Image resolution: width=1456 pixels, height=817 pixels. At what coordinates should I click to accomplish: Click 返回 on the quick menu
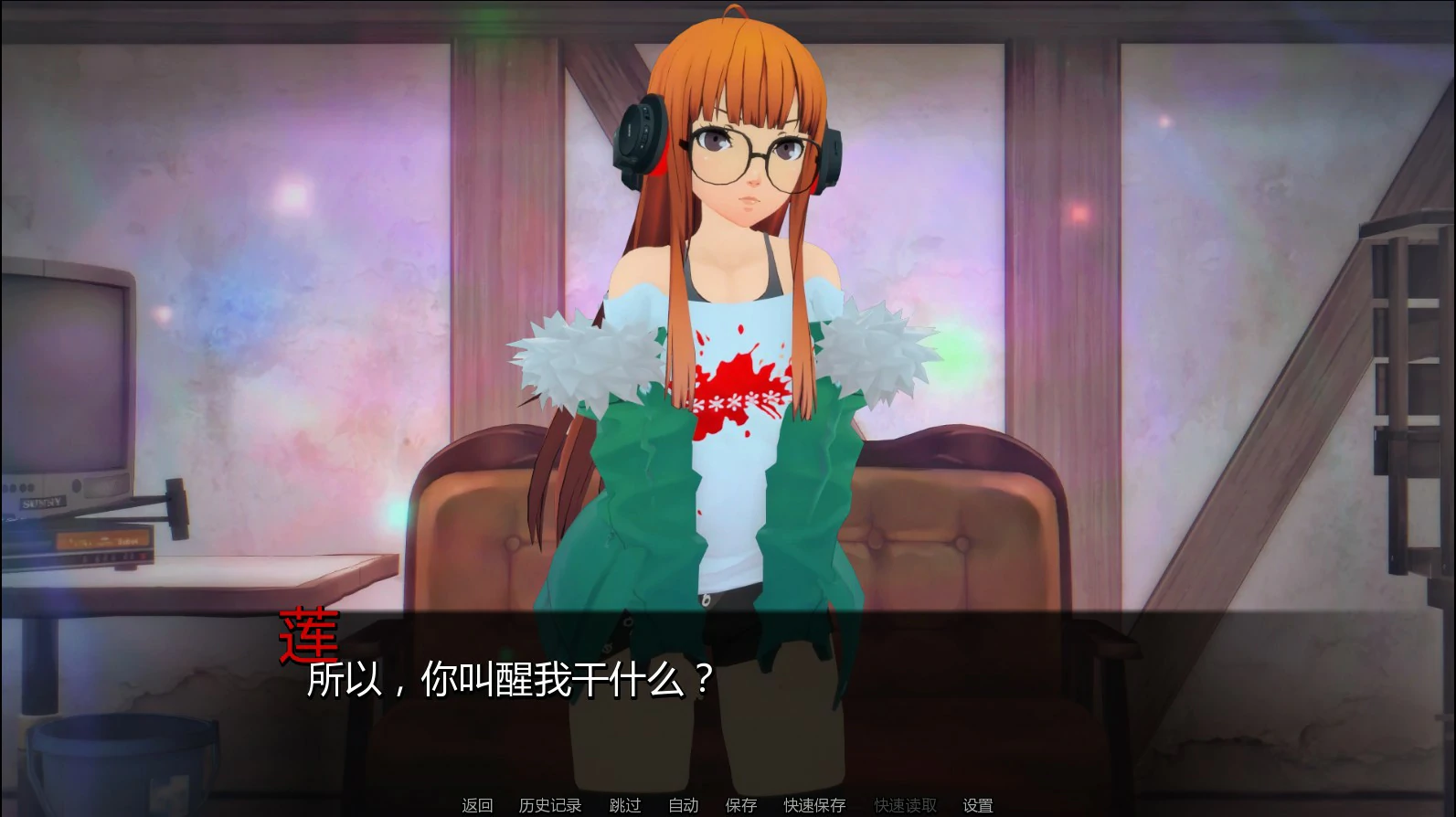click(x=476, y=805)
